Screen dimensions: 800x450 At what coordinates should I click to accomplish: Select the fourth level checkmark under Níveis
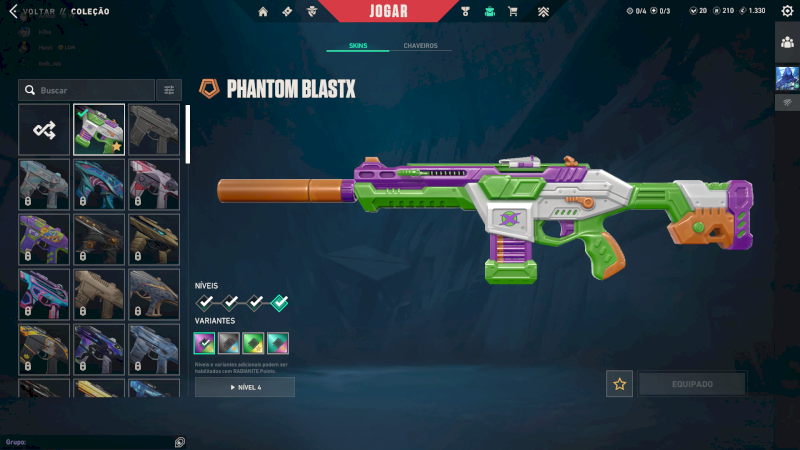280,301
